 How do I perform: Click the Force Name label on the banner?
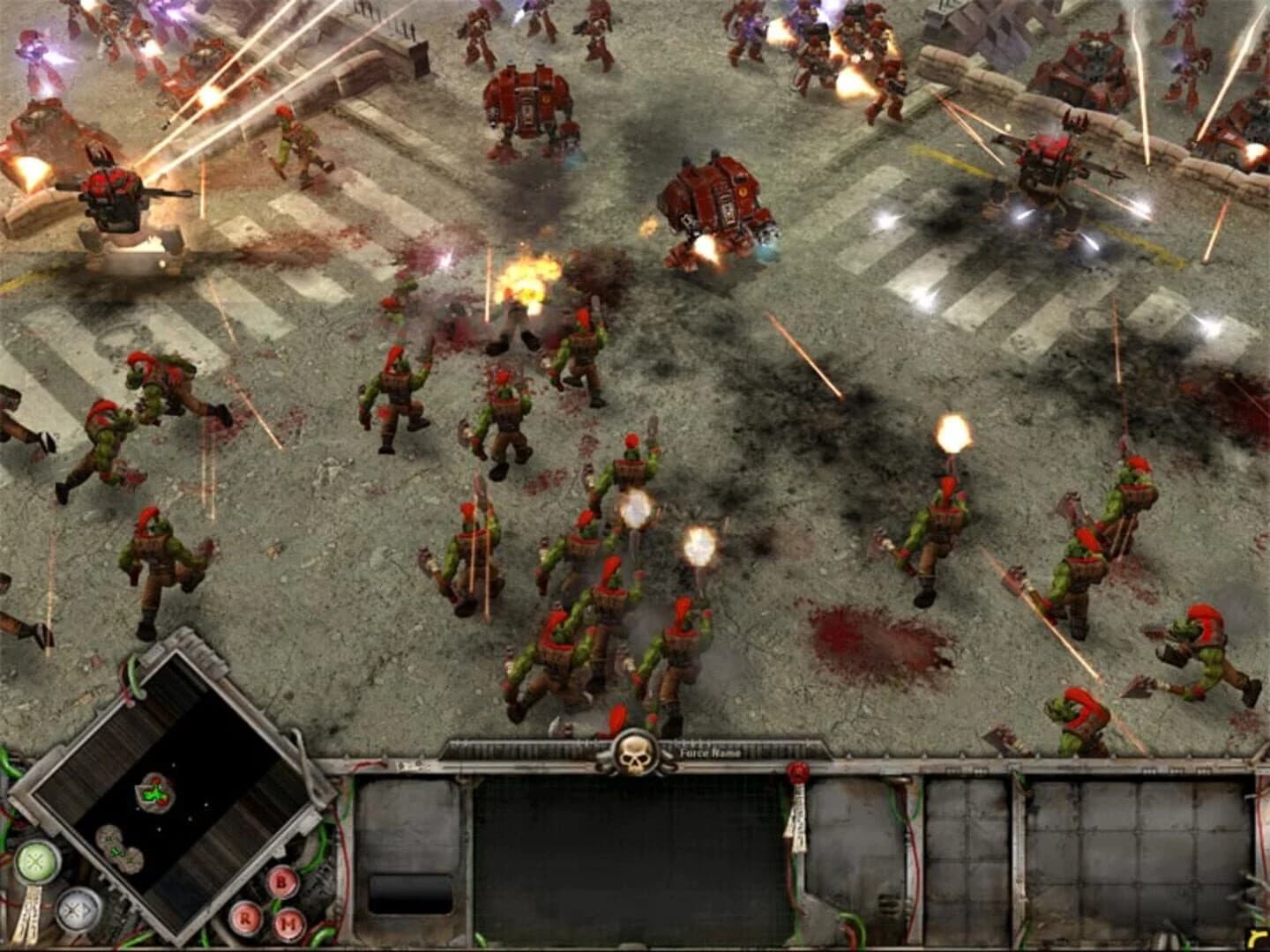(709, 753)
